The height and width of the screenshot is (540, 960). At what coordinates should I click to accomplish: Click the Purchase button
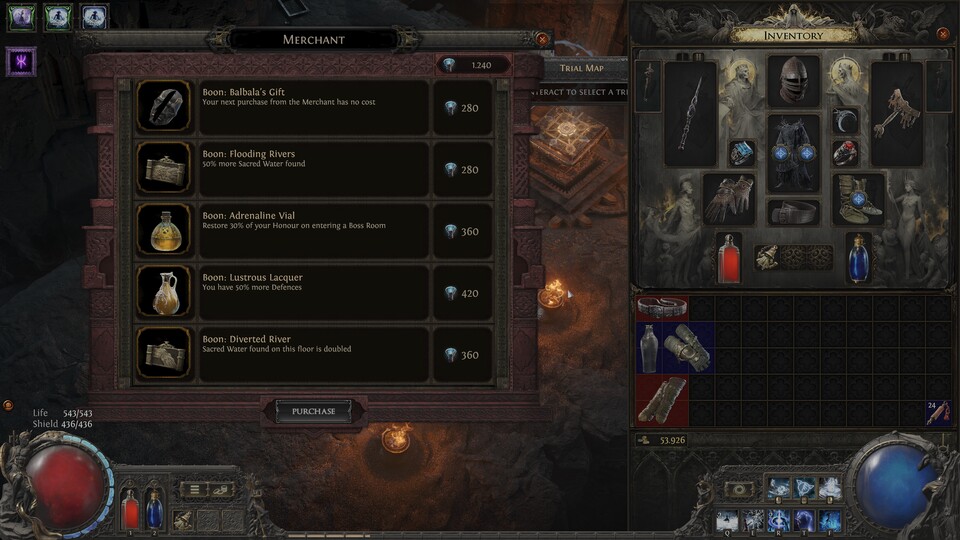pyautogui.click(x=313, y=411)
